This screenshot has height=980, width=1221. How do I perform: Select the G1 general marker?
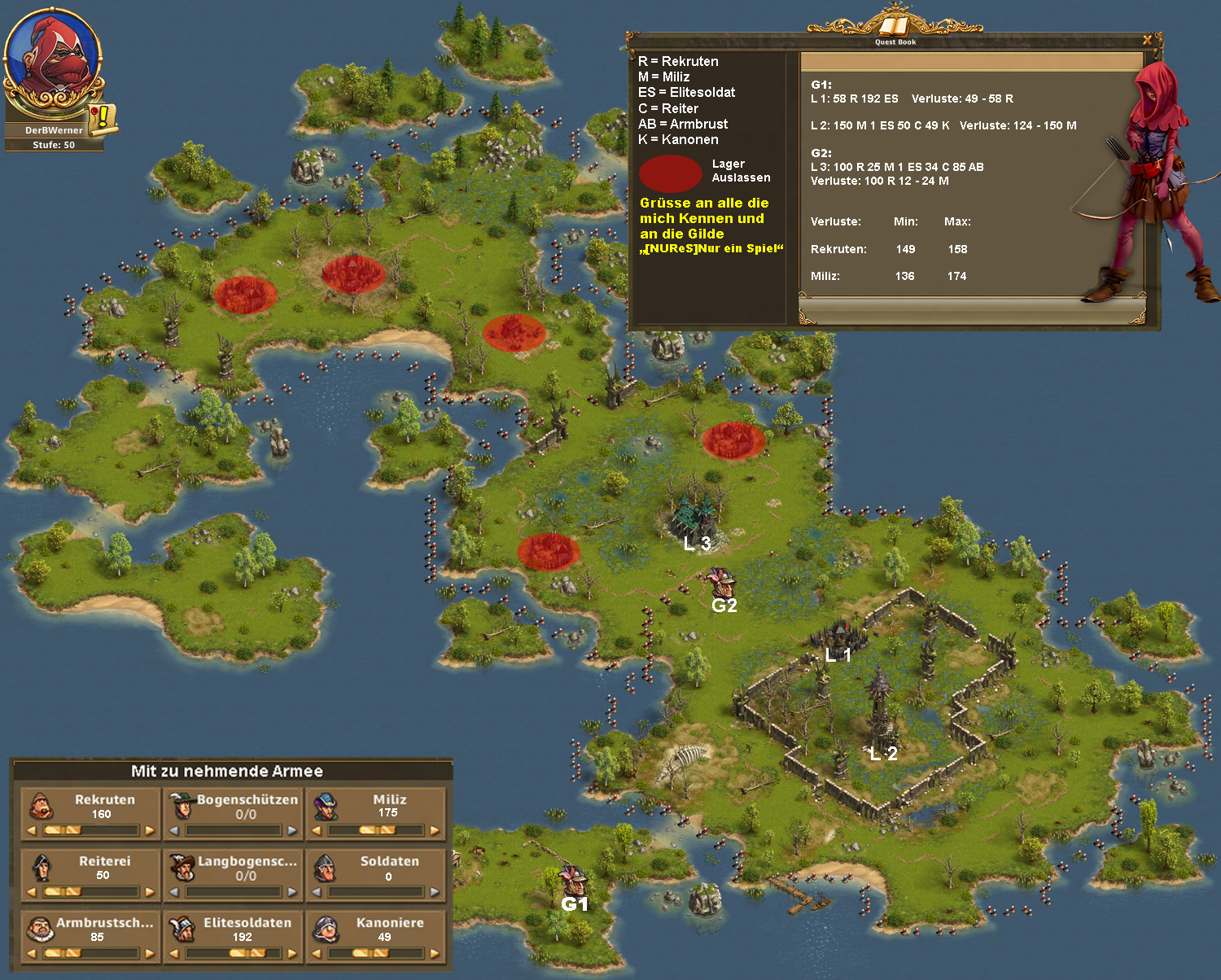coord(574,882)
